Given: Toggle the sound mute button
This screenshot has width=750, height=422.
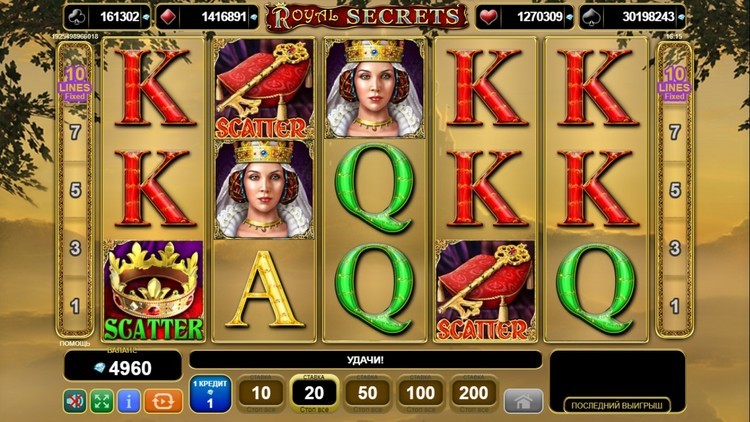Looking at the screenshot, I should point(75,401).
